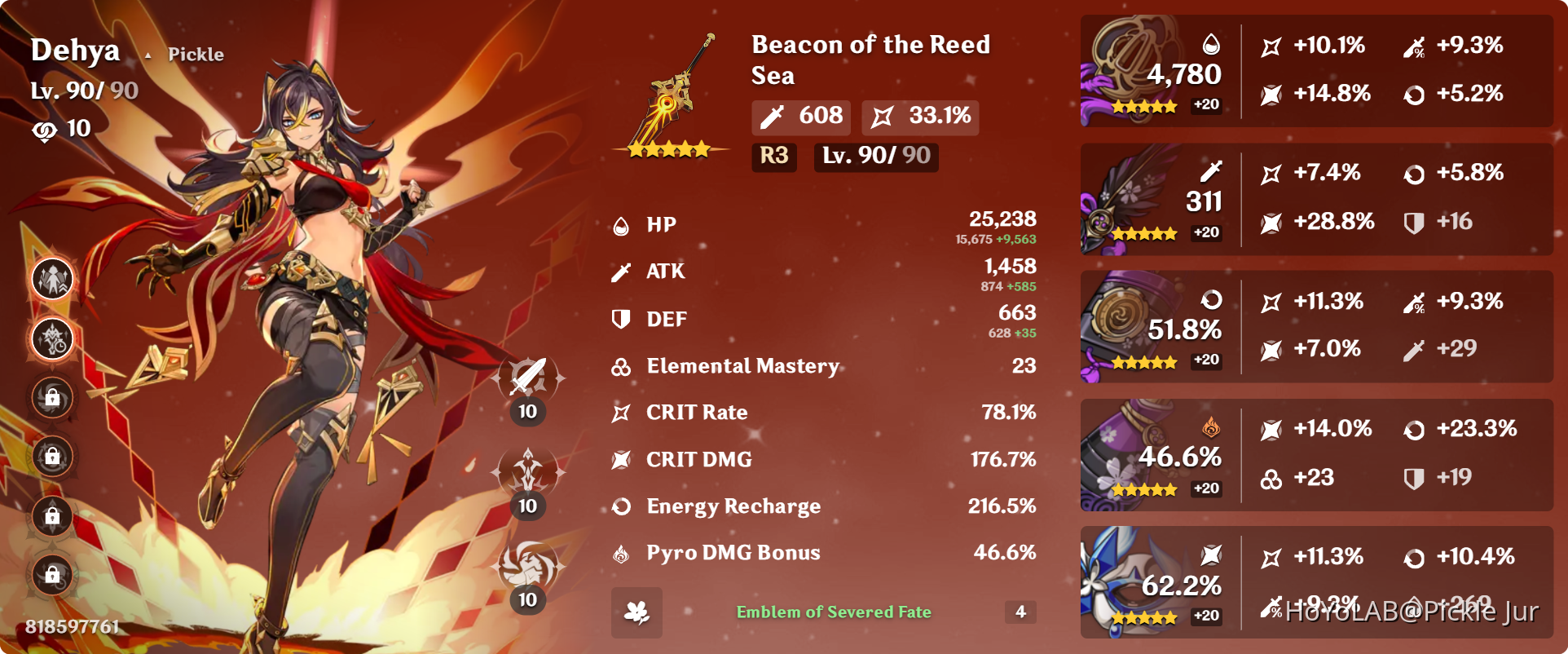Expand the Emblem of Severed Fate set details
Image resolution: width=1568 pixels, height=654 pixels.
point(834,612)
